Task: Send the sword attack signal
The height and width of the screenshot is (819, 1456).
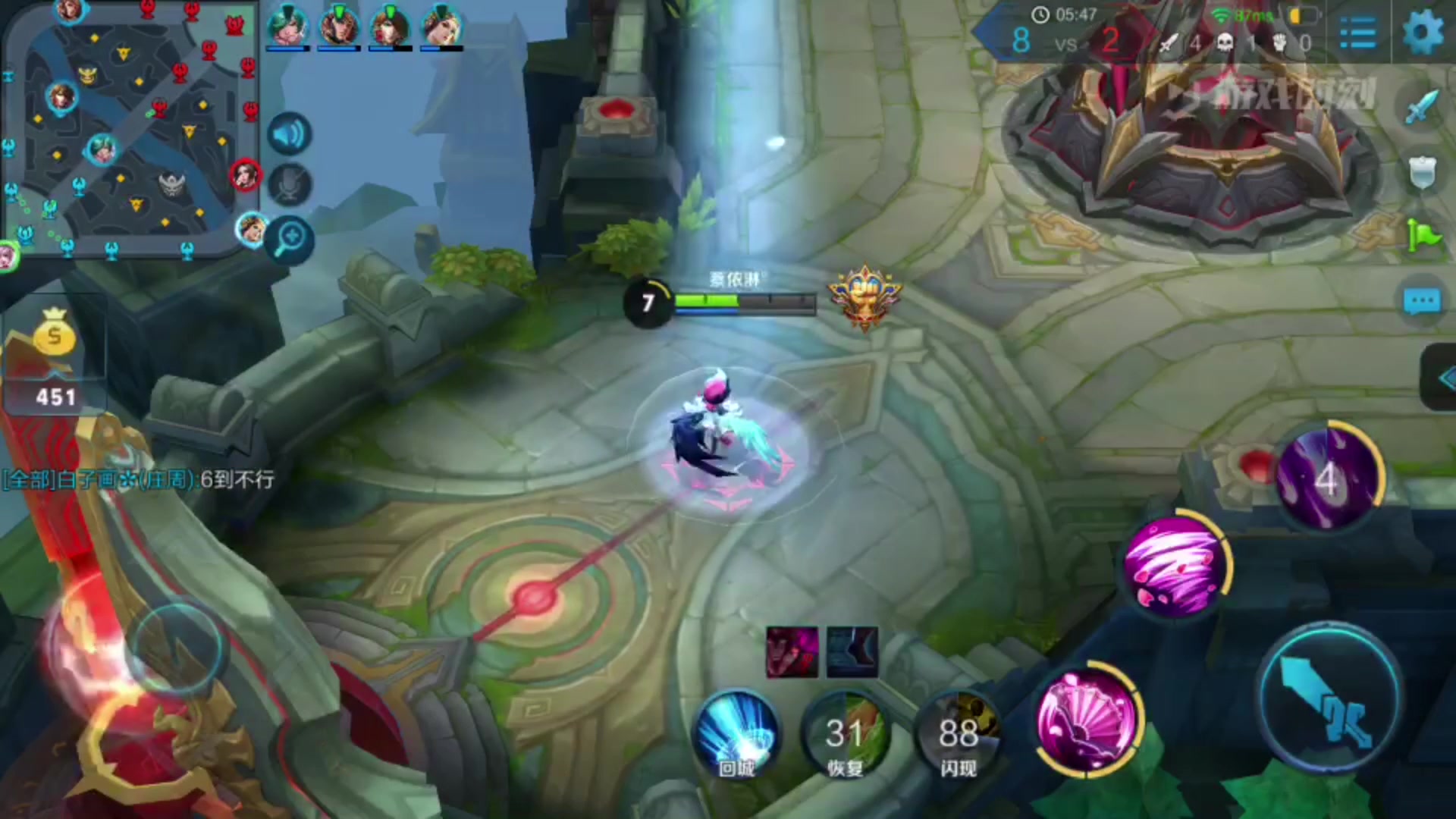Action: click(1421, 107)
